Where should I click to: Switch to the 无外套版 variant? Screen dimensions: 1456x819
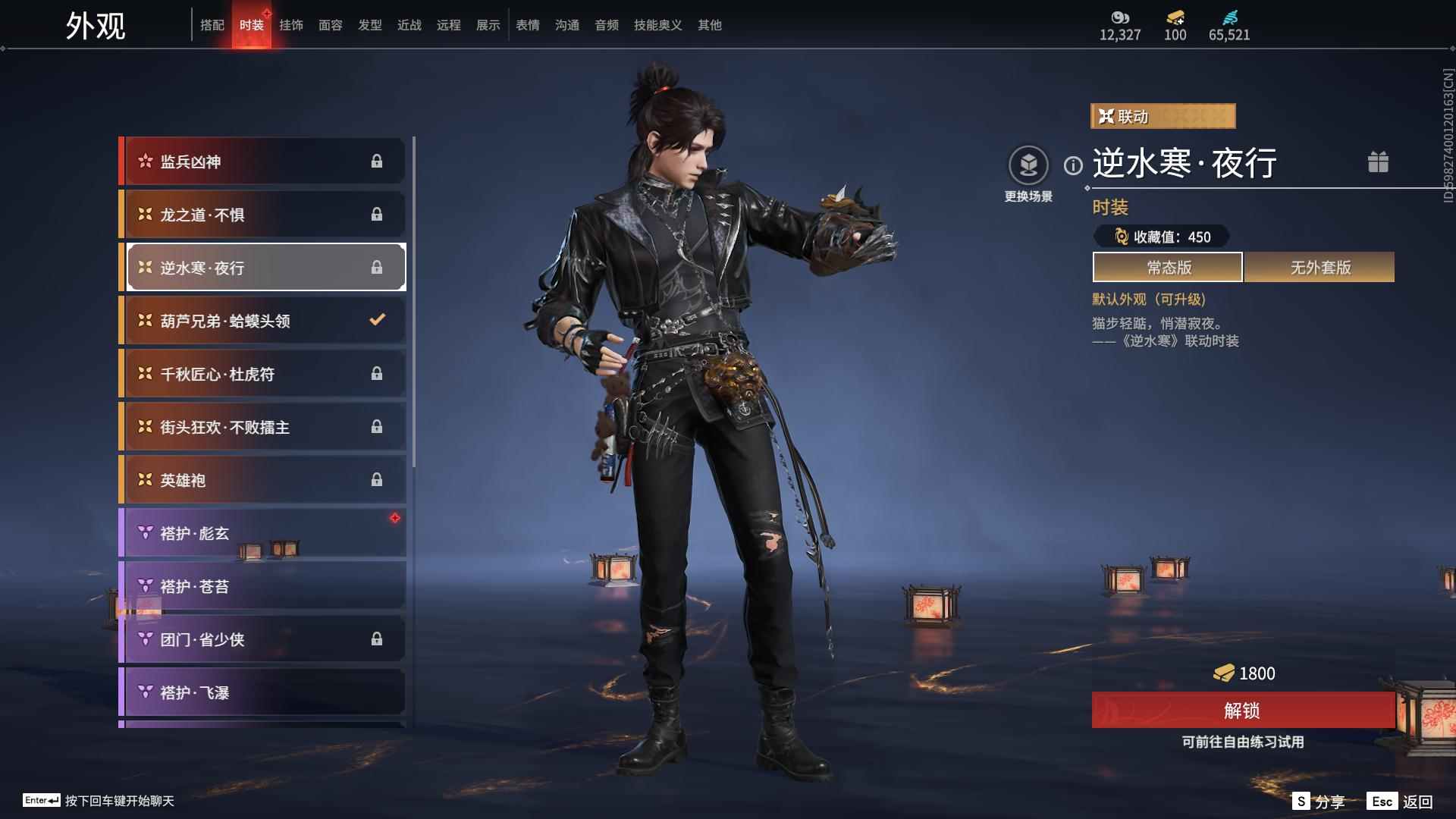[x=1319, y=267]
